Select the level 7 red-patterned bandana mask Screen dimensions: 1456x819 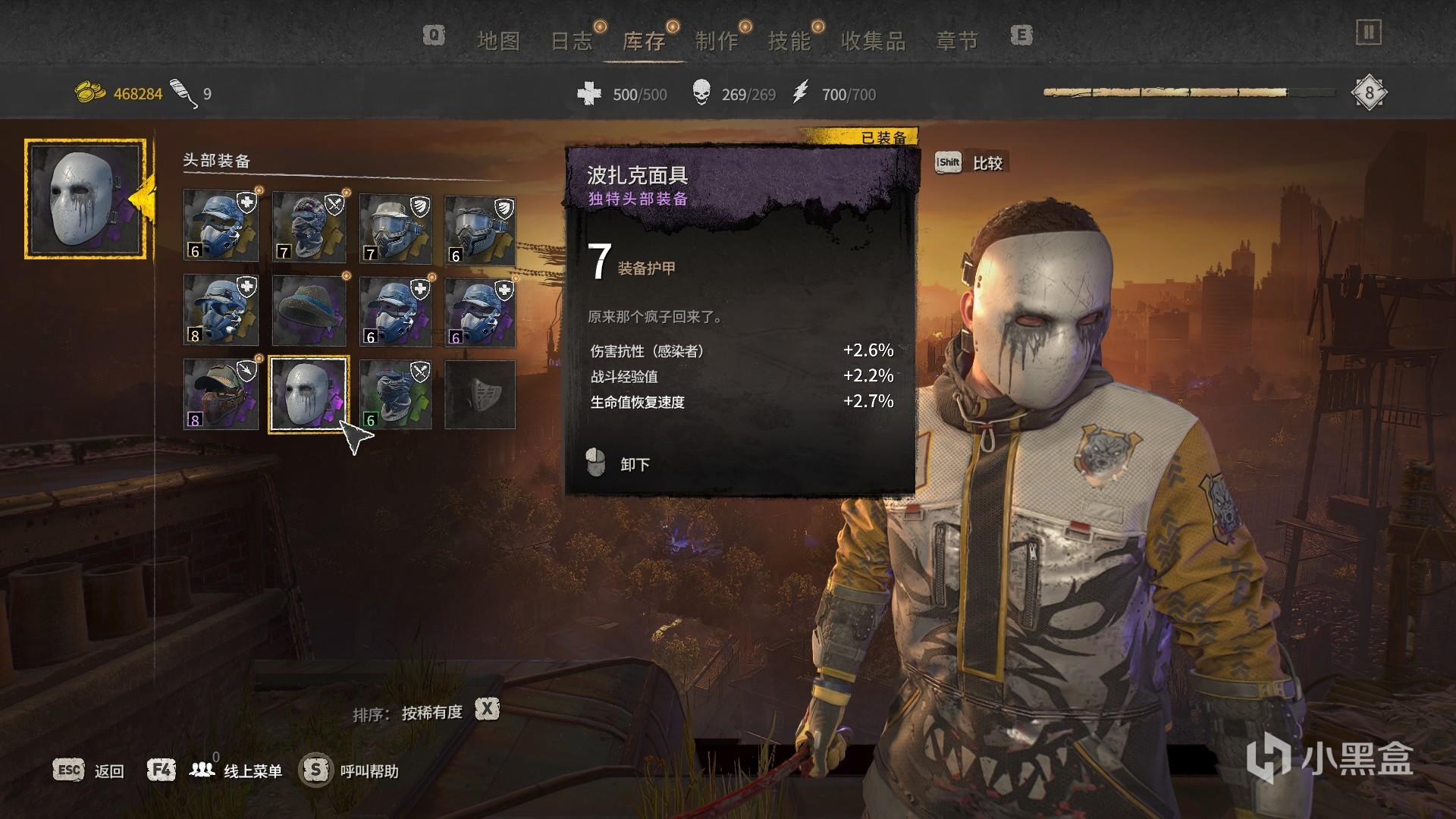308,227
